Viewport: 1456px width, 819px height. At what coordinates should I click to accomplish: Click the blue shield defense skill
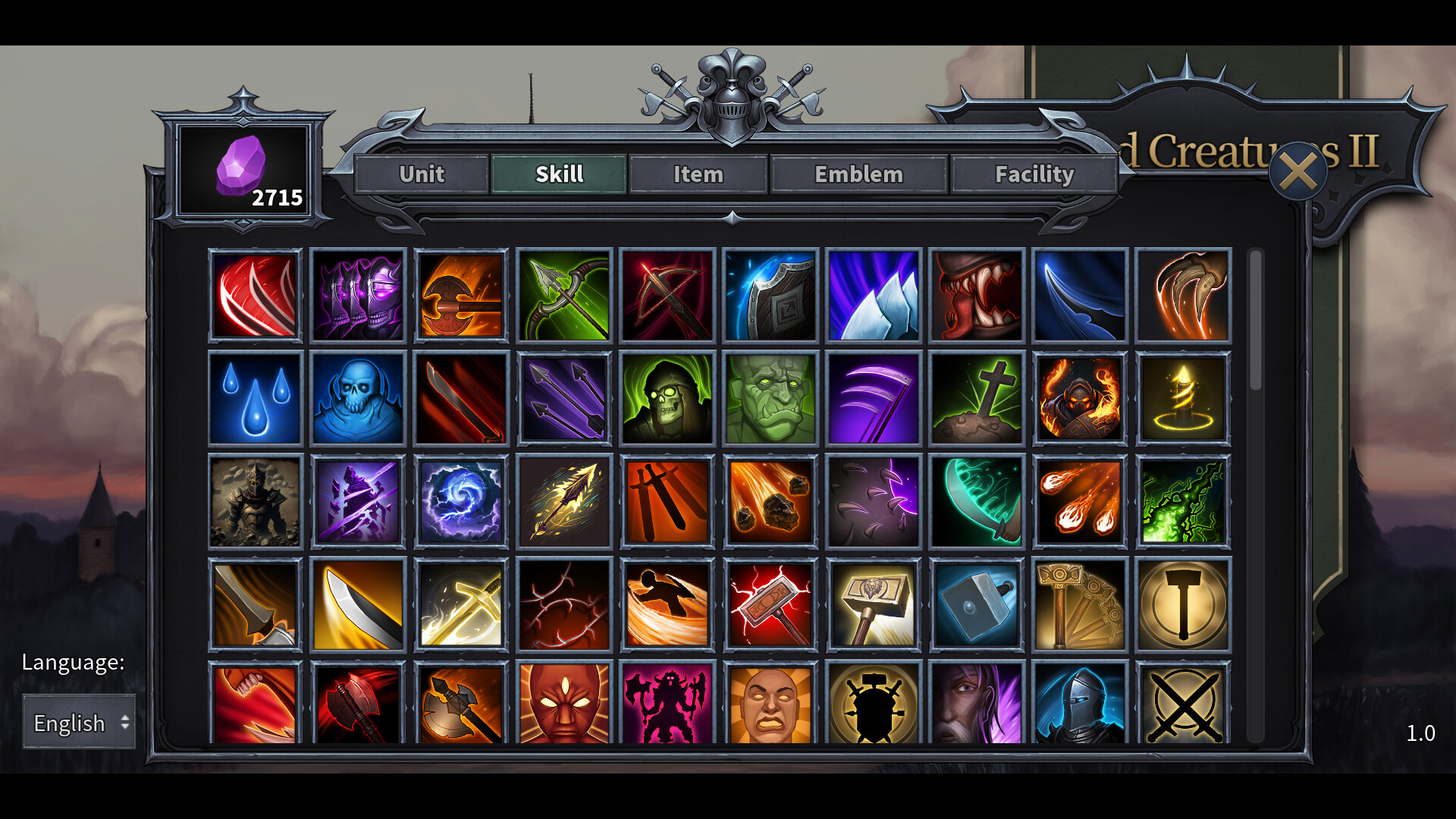pyautogui.click(x=770, y=296)
